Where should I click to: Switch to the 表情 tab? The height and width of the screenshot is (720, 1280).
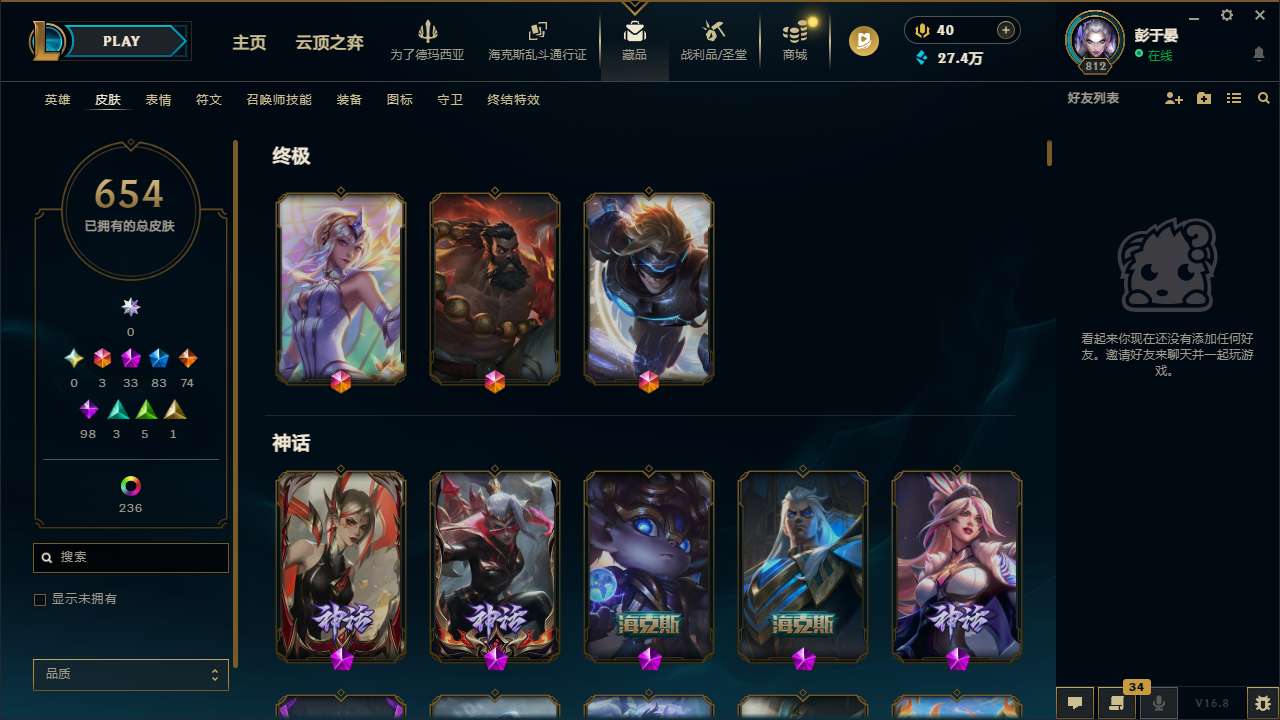click(x=157, y=99)
